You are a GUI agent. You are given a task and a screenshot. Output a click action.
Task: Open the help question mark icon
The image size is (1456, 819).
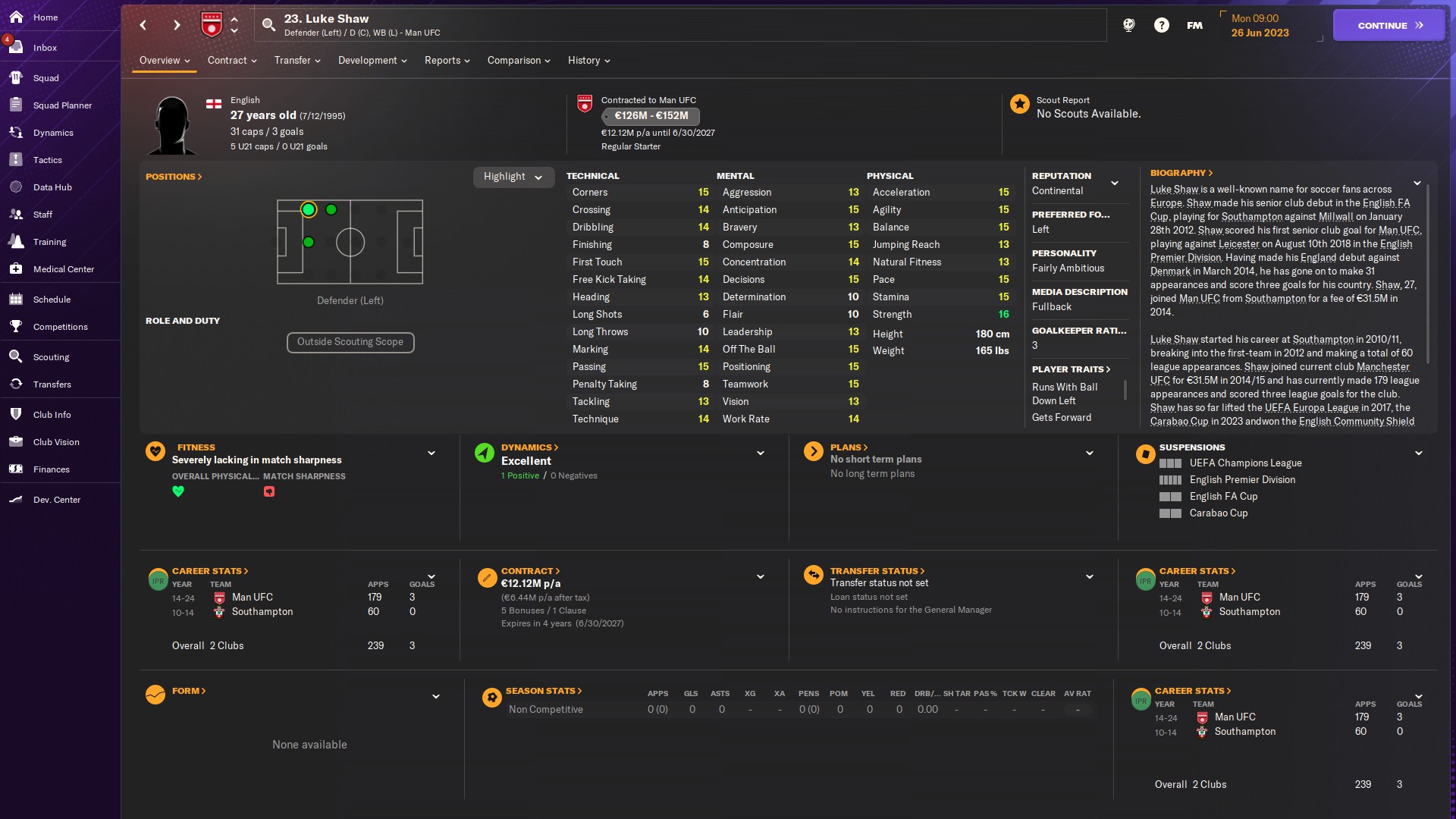tap(1162, 24)
